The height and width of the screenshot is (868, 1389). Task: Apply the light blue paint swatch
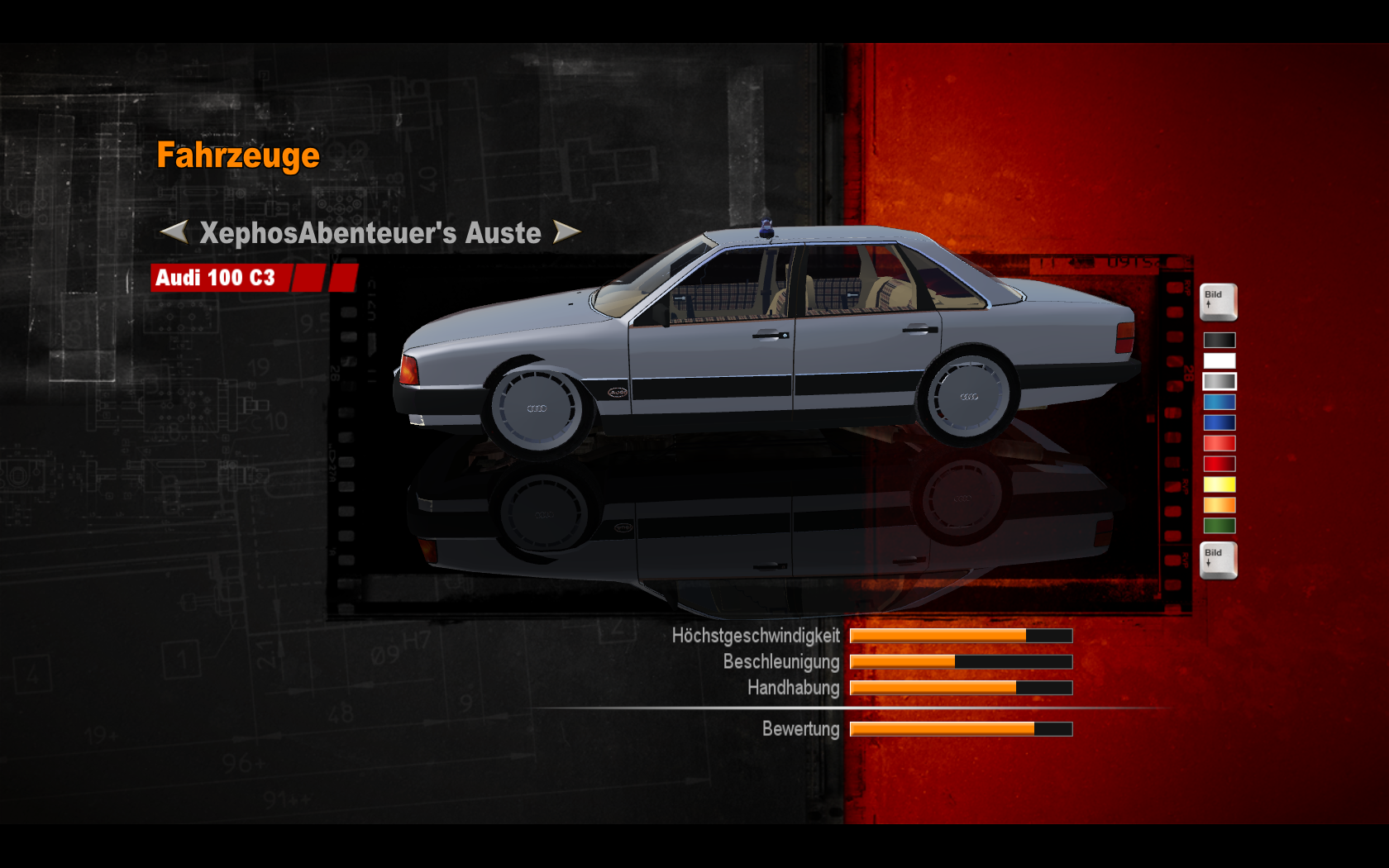click(1219, 402)
